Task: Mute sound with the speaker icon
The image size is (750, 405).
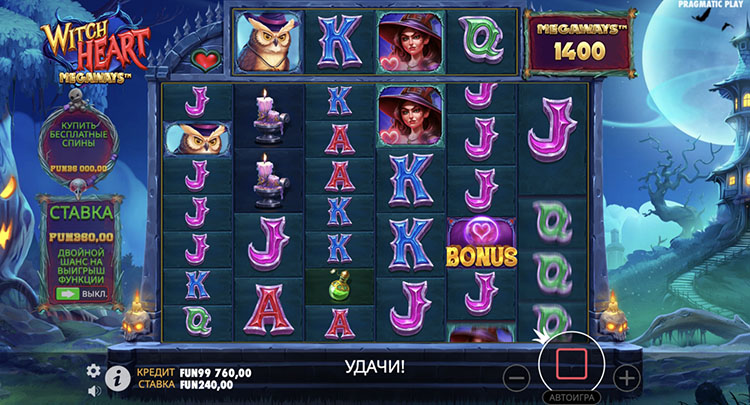Action: 94,388
